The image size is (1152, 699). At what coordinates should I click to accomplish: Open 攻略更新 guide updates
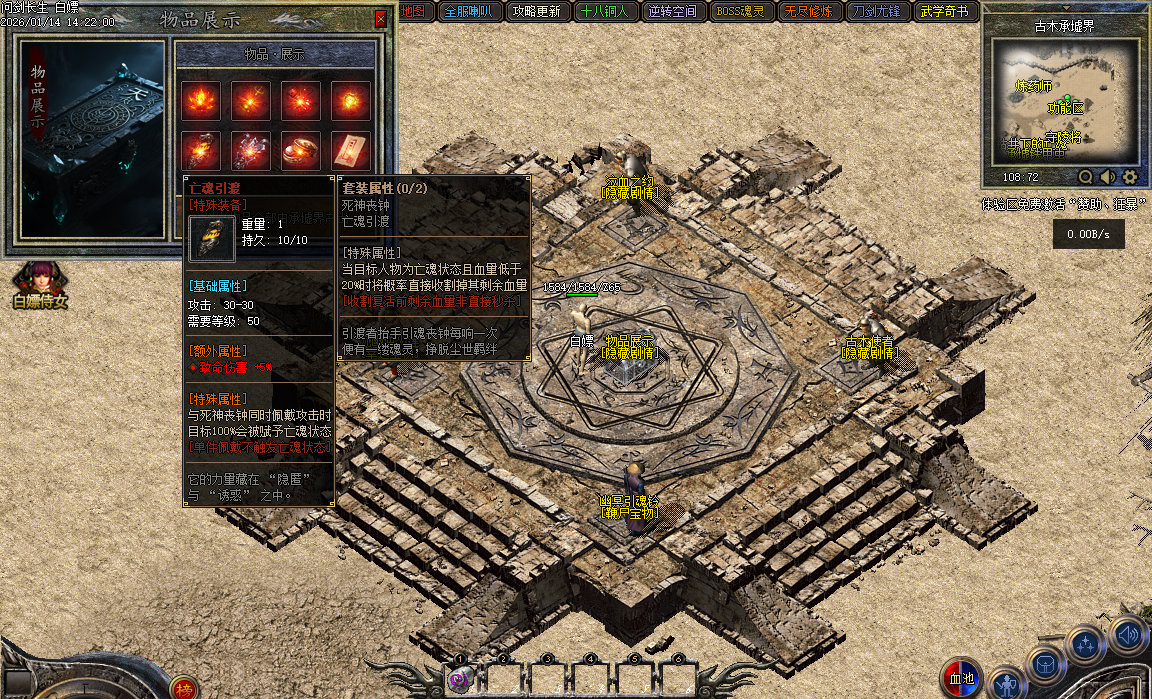pos(536,12)
